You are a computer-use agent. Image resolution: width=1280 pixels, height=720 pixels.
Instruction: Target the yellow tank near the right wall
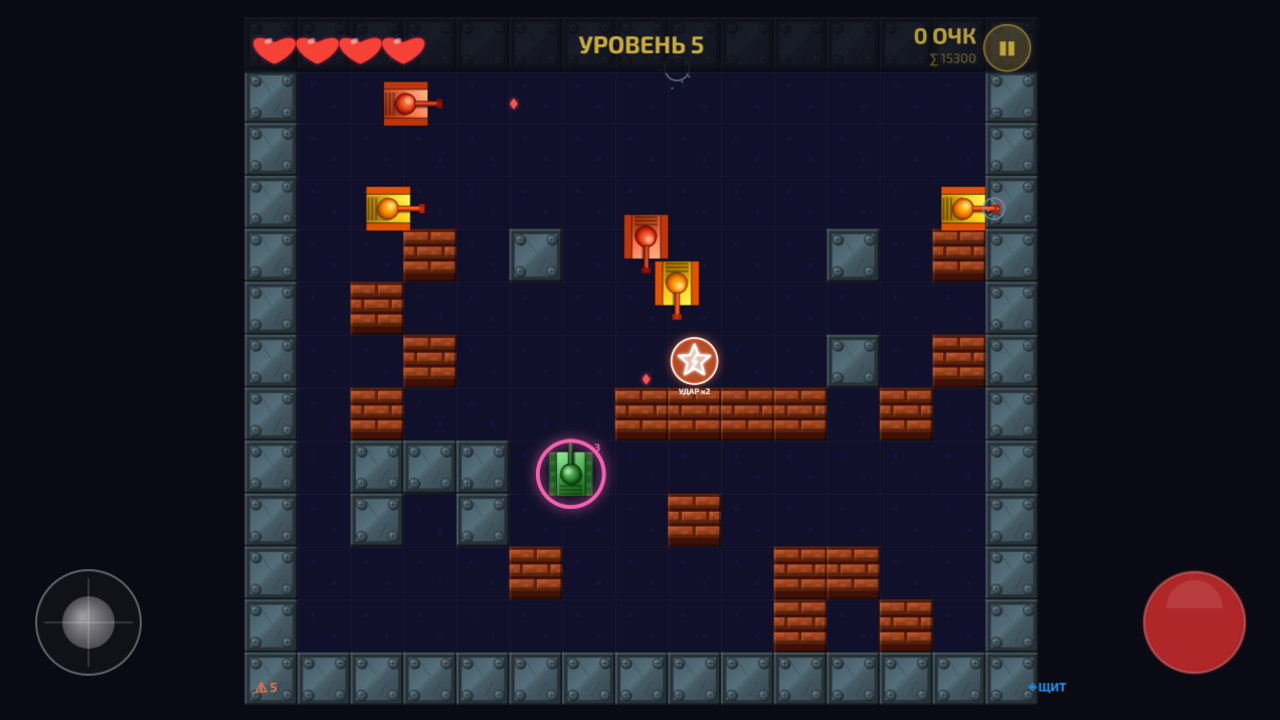[x=963, y=210]
